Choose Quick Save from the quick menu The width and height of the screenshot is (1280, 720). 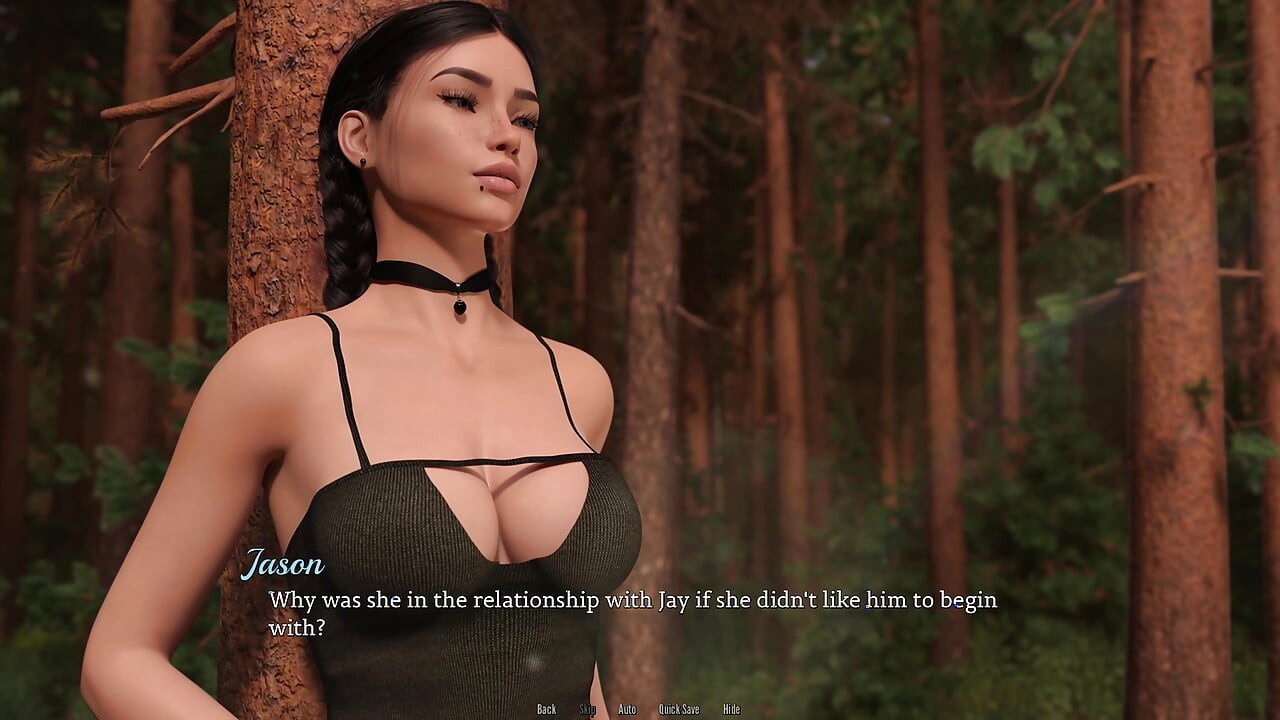[x=678, y=708]
